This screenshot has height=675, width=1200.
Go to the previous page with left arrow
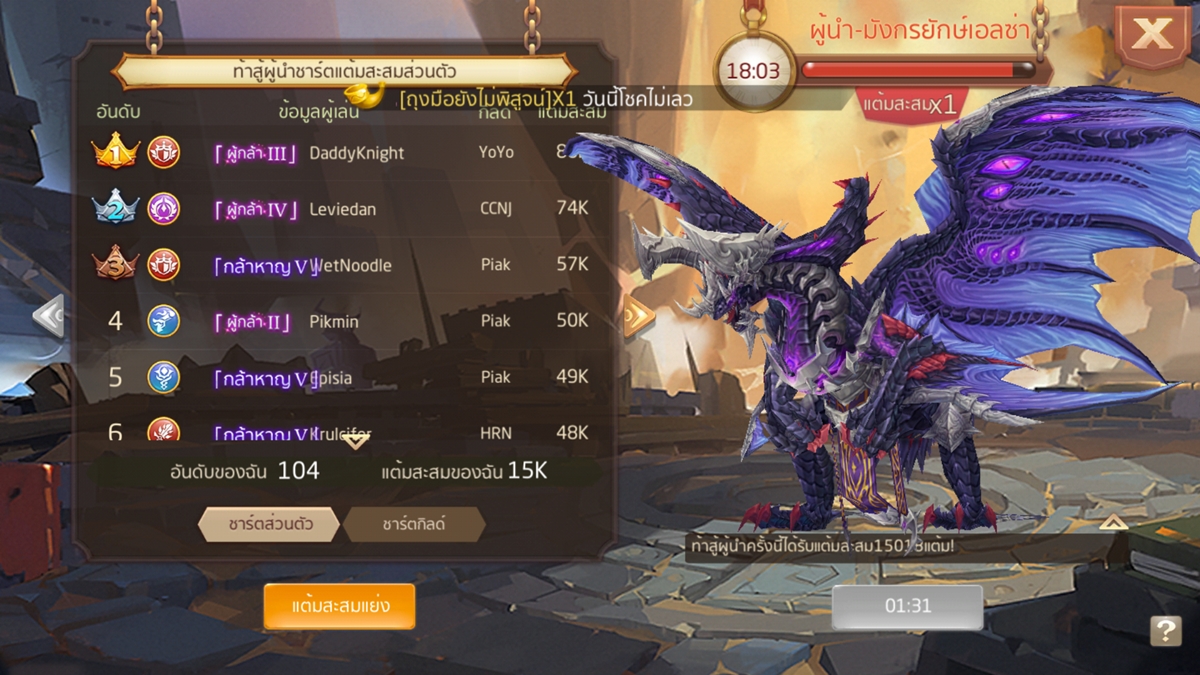(x=47, y=316)
